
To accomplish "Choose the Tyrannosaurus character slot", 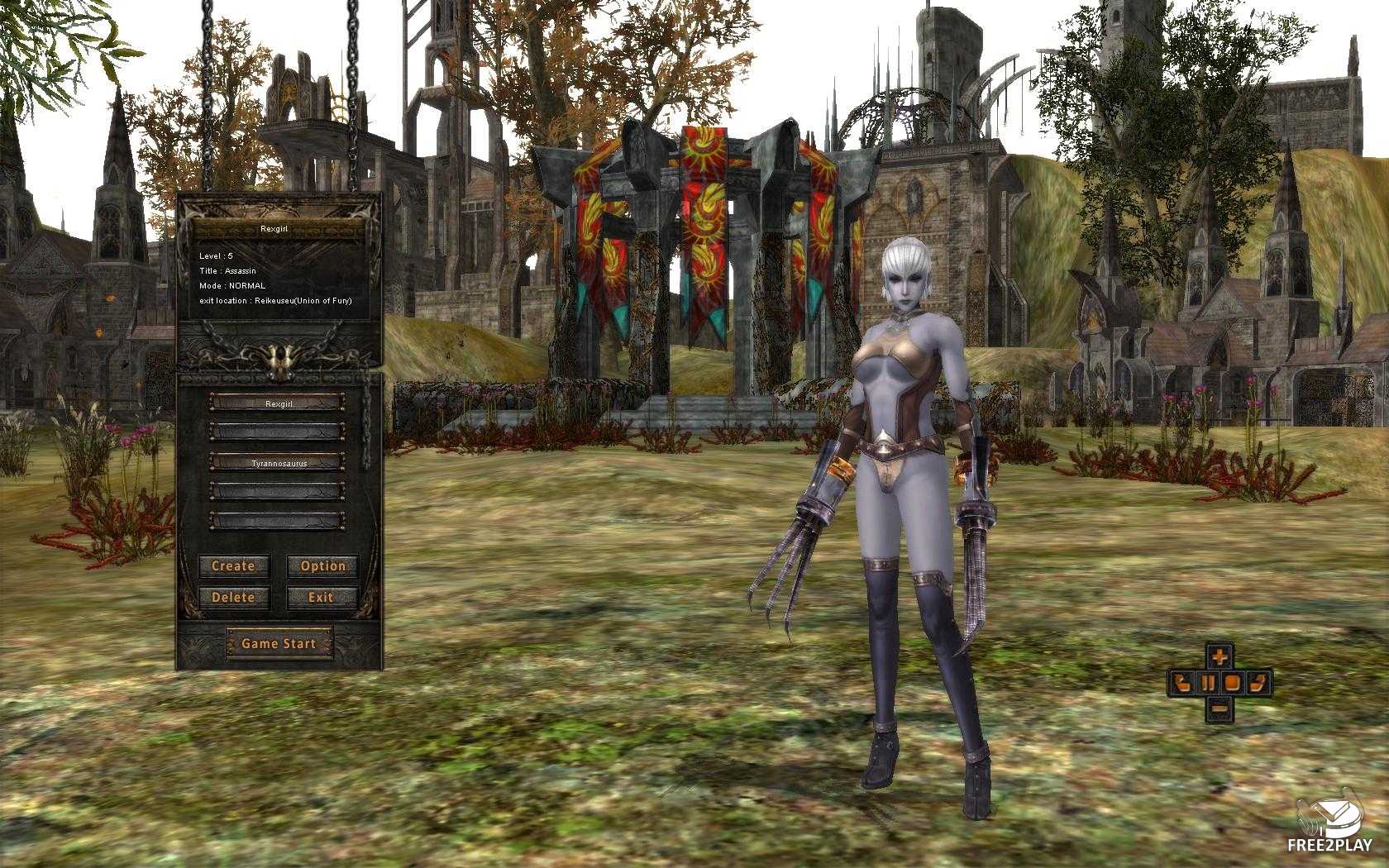I will 278,463.
